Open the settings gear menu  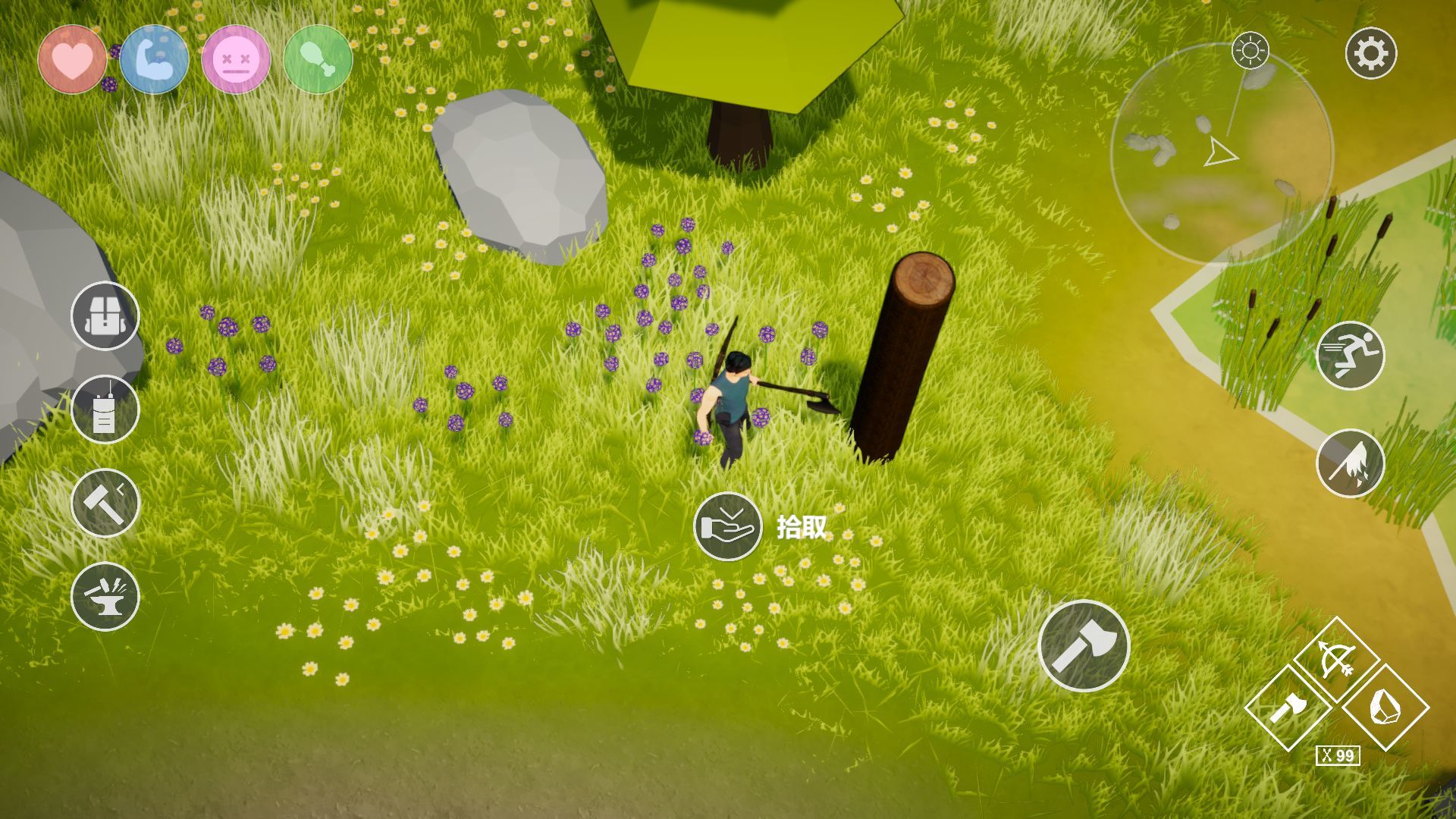tap(1370, 54)
